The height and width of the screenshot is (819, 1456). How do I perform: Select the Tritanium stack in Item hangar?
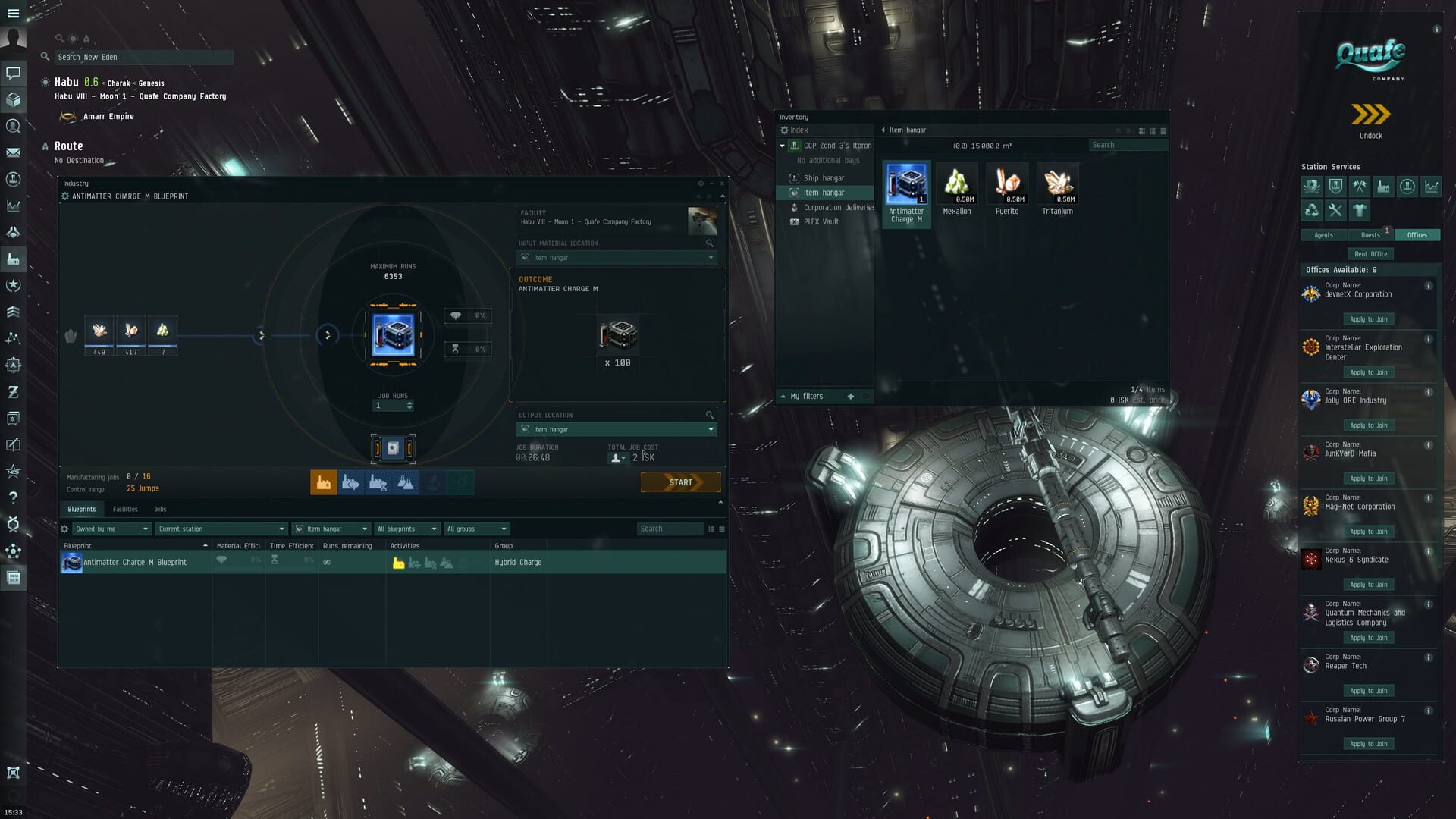[x=1057, y=184]
